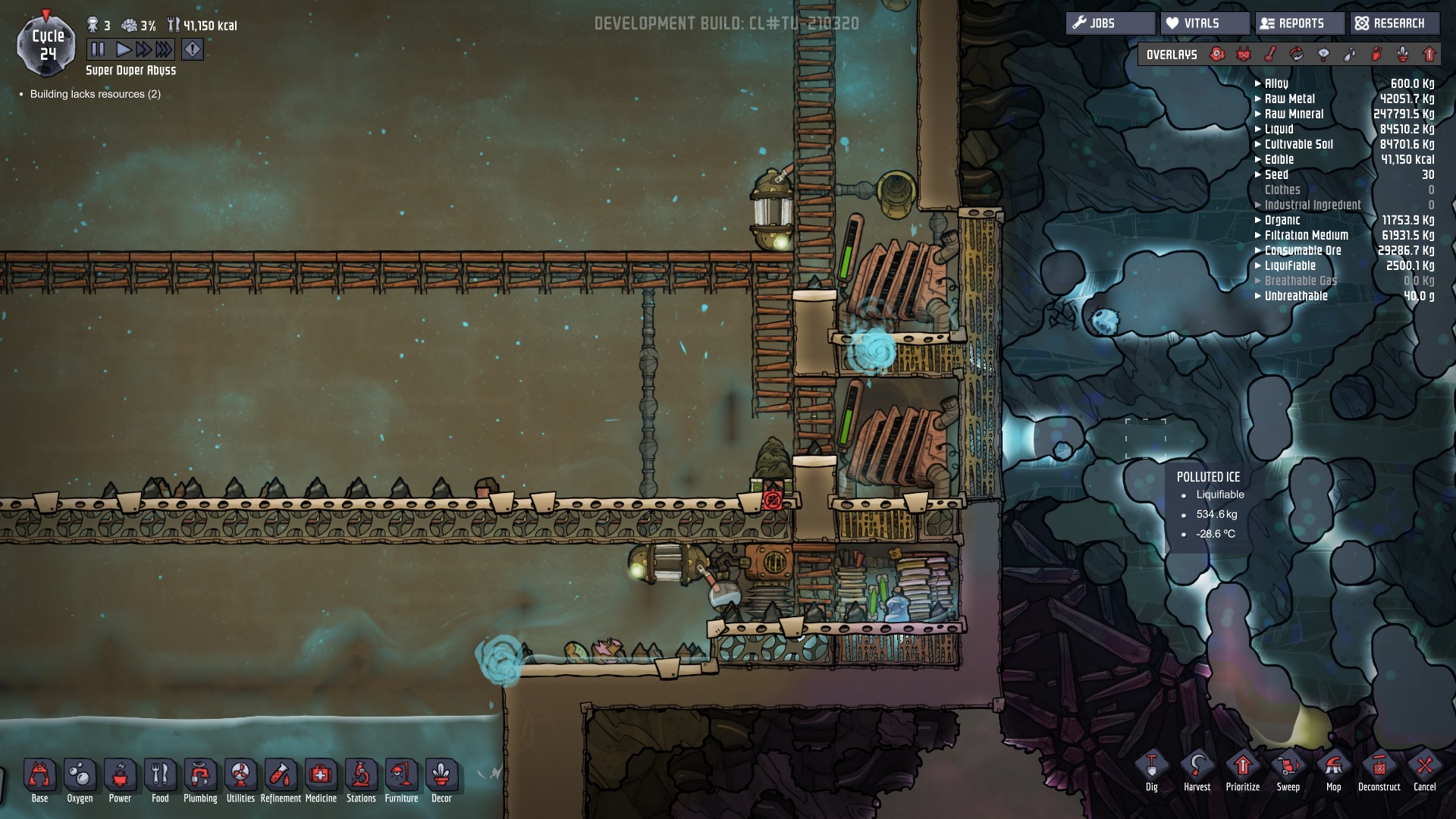The height and width of the screenshot is (819, 1456).
Task: Open the Decor build category
Action: 441,780
